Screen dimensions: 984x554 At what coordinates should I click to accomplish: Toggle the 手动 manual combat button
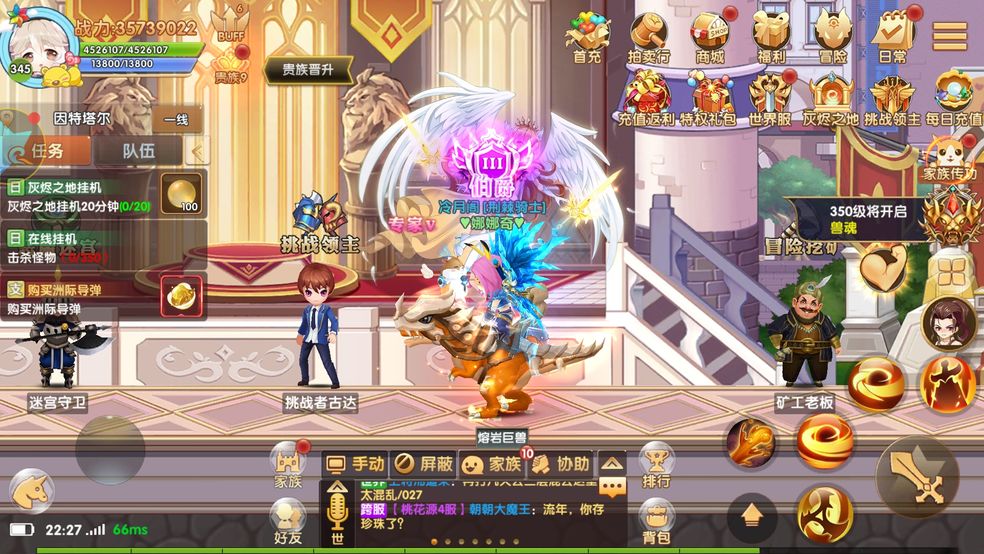[356, 463]
